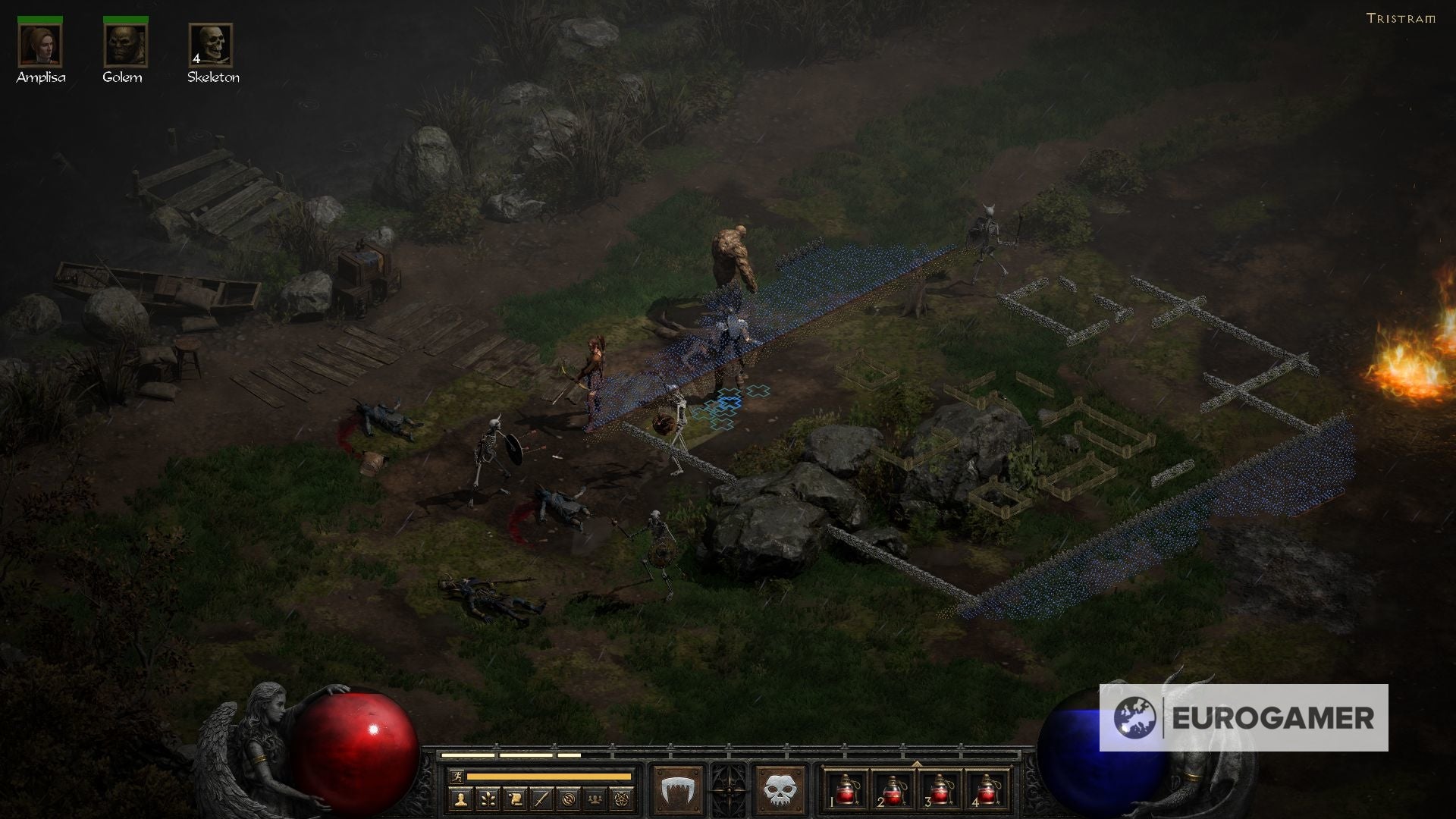The height and width of the screenshot is (819, 1456).
Task: Click the pentagram menu icon
Action: point(622,799)
